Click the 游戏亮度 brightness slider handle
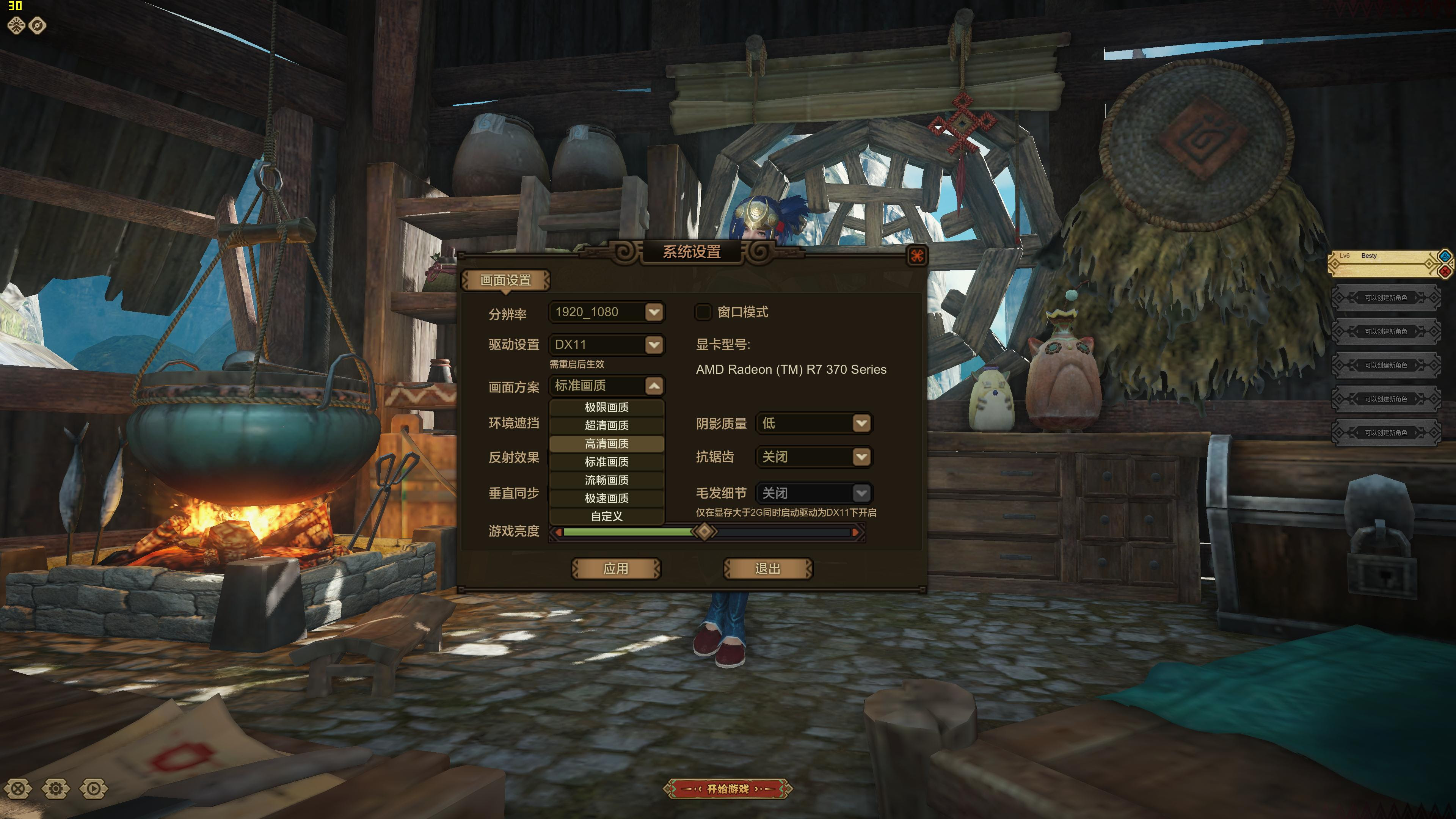Screen dimensions: 1456x819 704,531
